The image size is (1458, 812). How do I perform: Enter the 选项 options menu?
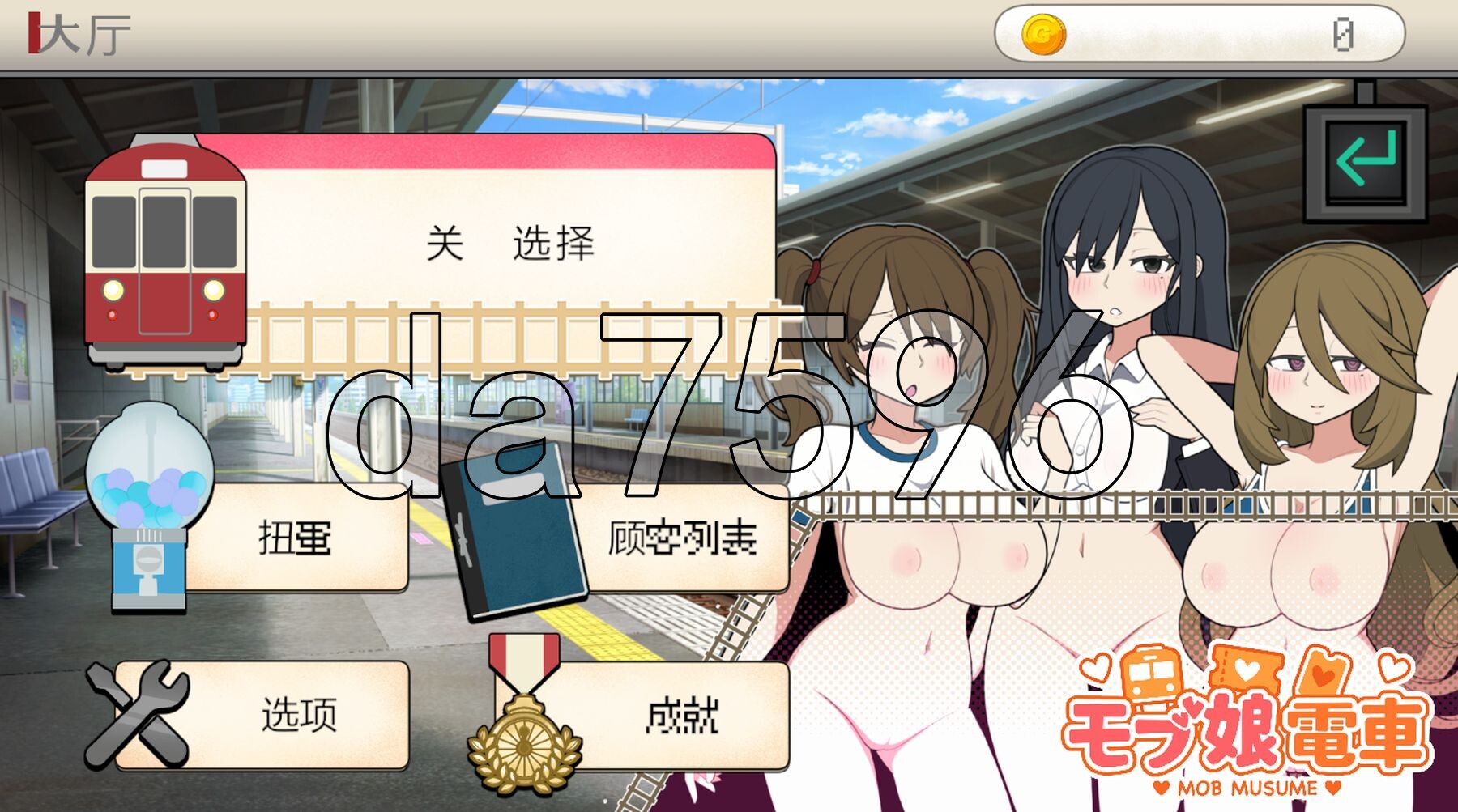300,716
